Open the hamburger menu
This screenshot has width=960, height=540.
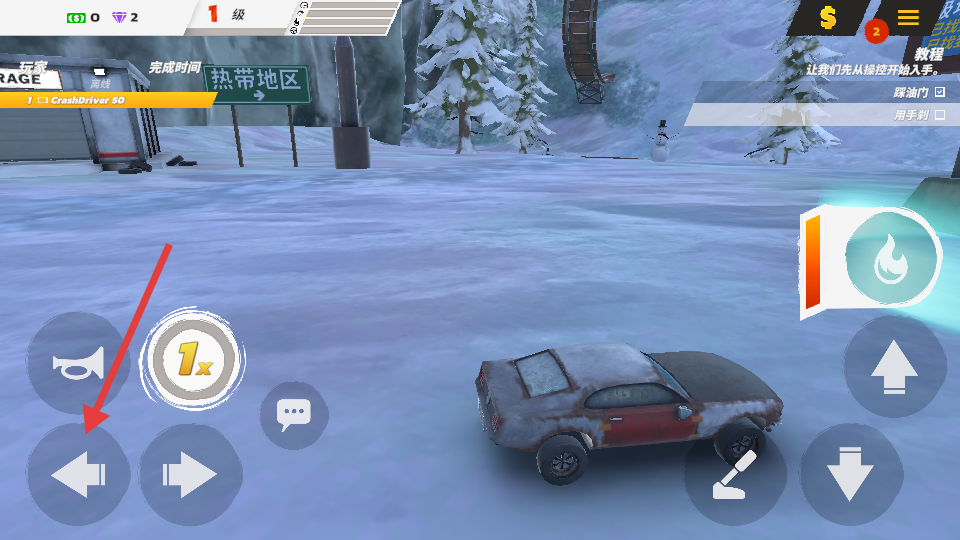(908, 17)
